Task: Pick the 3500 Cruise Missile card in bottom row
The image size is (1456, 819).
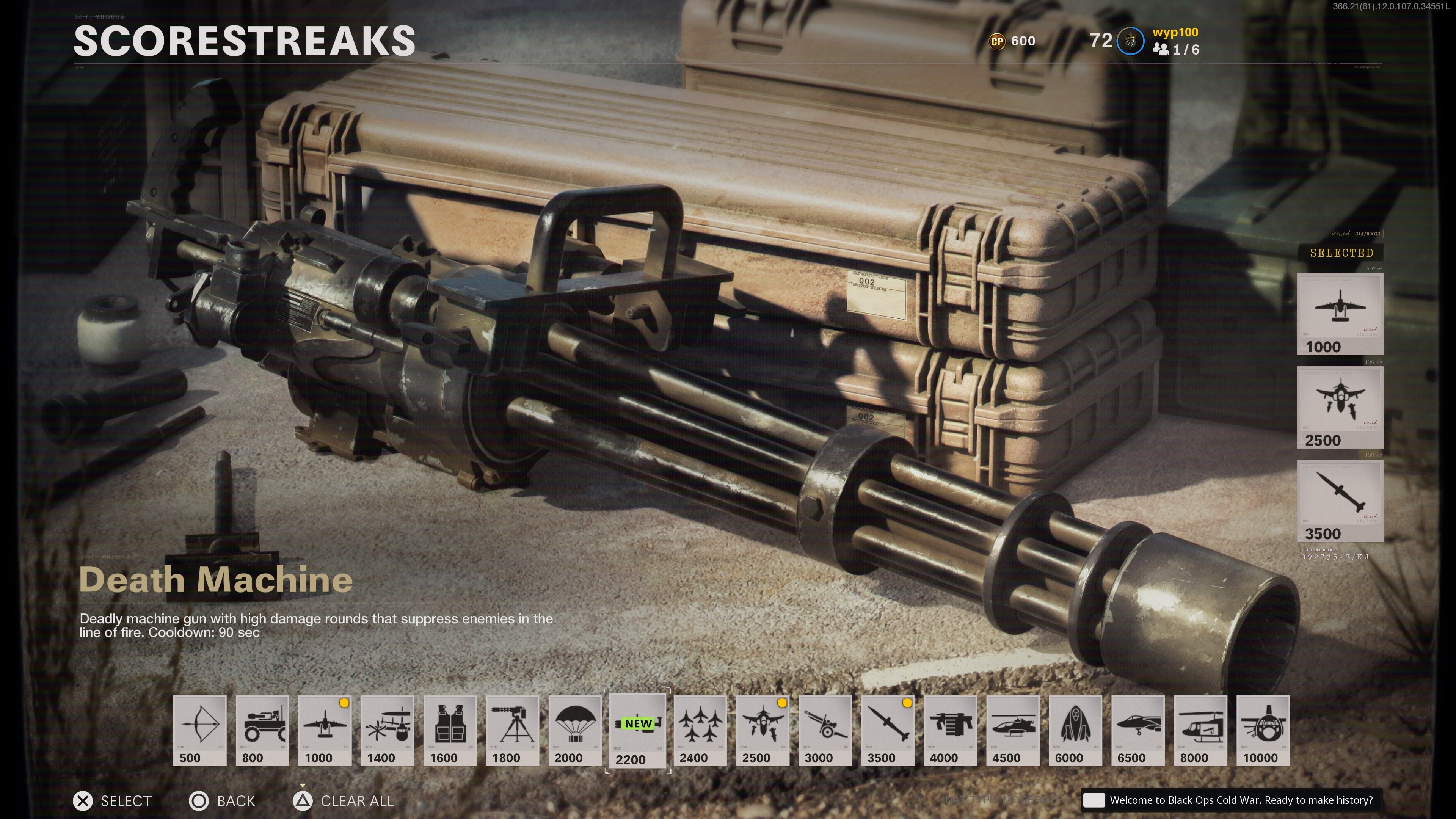Action: (888, 730)
